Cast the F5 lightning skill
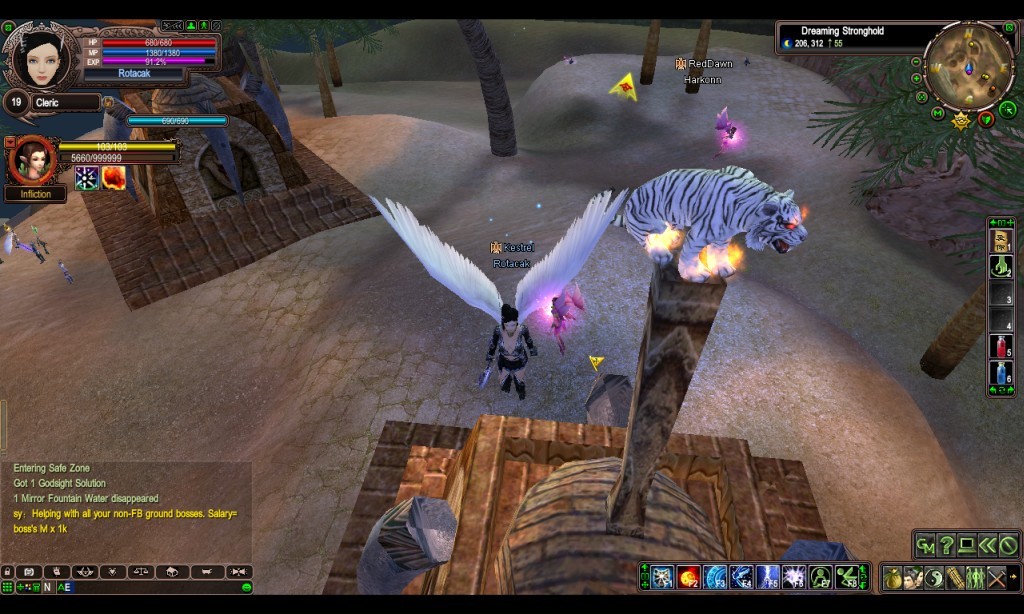Viewport: 1024px width, 614px height. pyautogui.click(x=768, y=577)
